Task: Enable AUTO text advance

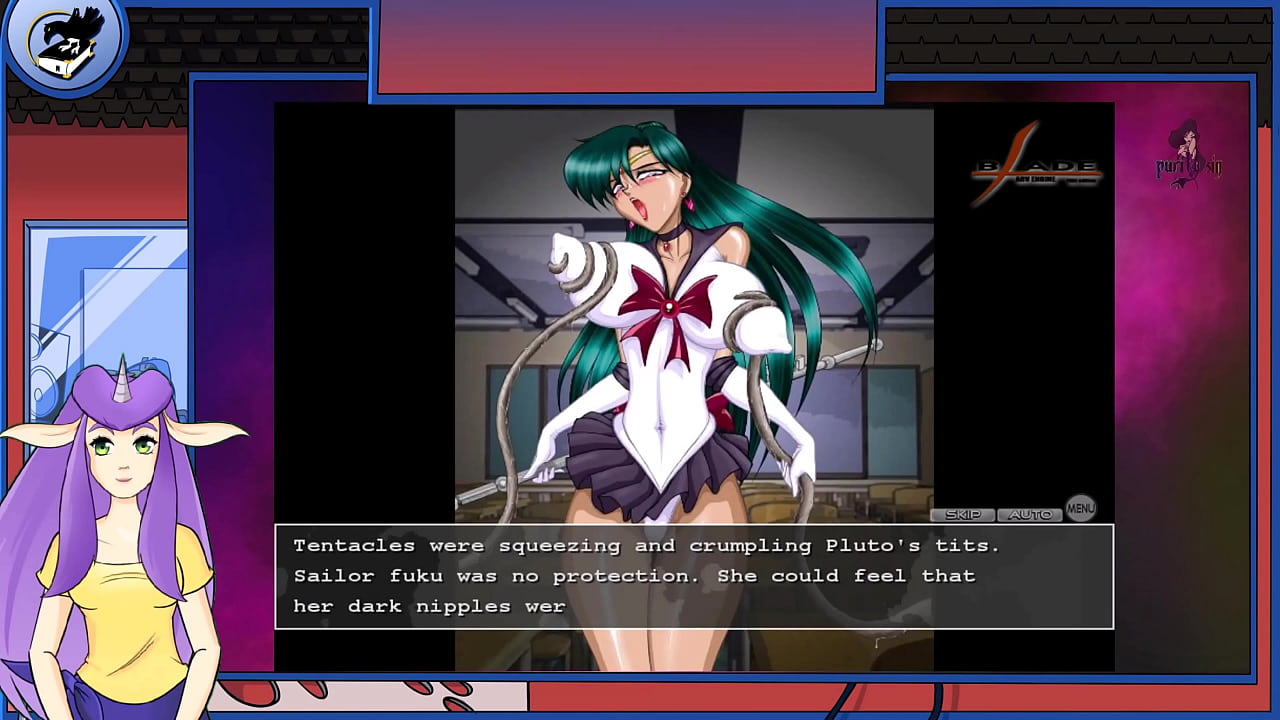Action: click(x=1029, y=515)
